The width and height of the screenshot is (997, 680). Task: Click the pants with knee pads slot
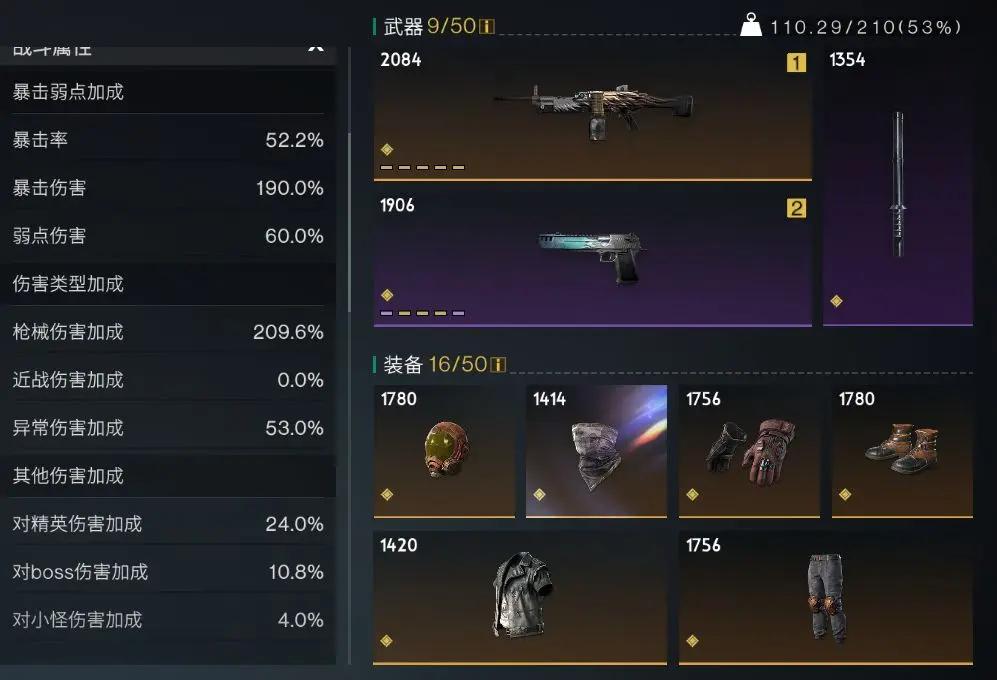point(825,597)
